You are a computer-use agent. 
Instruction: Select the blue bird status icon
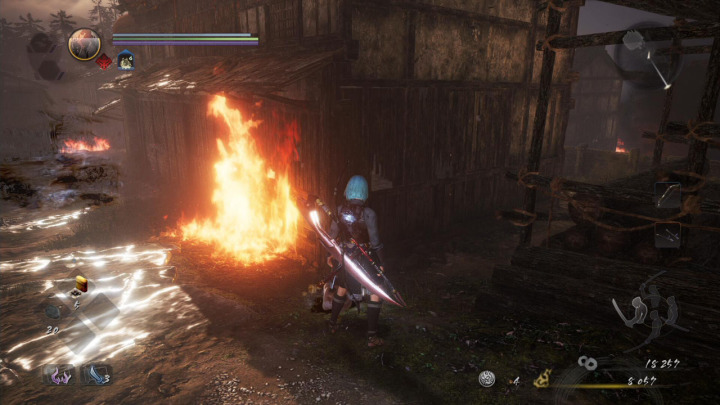tap(125, 61)
